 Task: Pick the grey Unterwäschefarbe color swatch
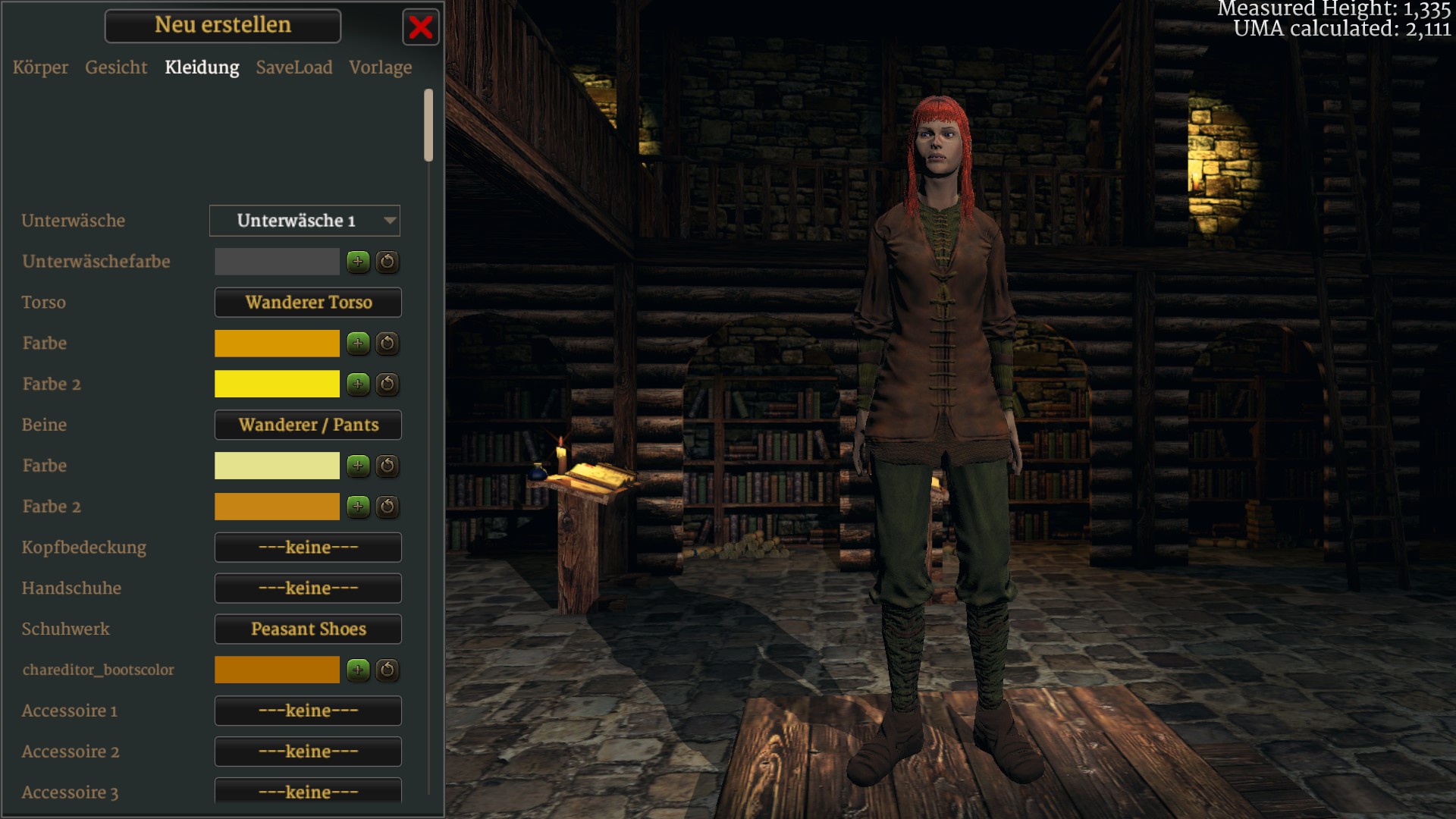click(277, 262)
